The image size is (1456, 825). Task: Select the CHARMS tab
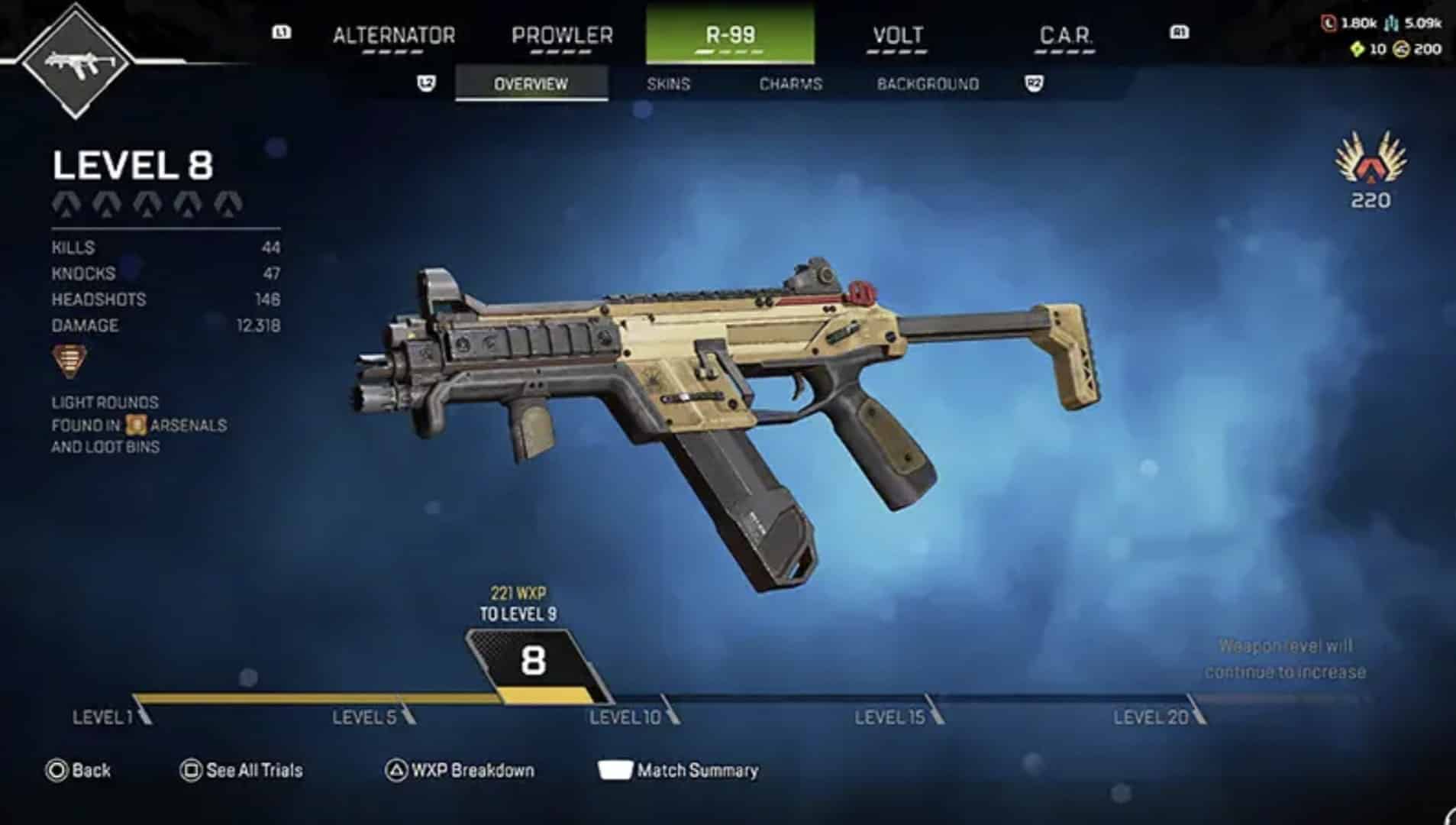pyautogui.click(x=789, y=84)
